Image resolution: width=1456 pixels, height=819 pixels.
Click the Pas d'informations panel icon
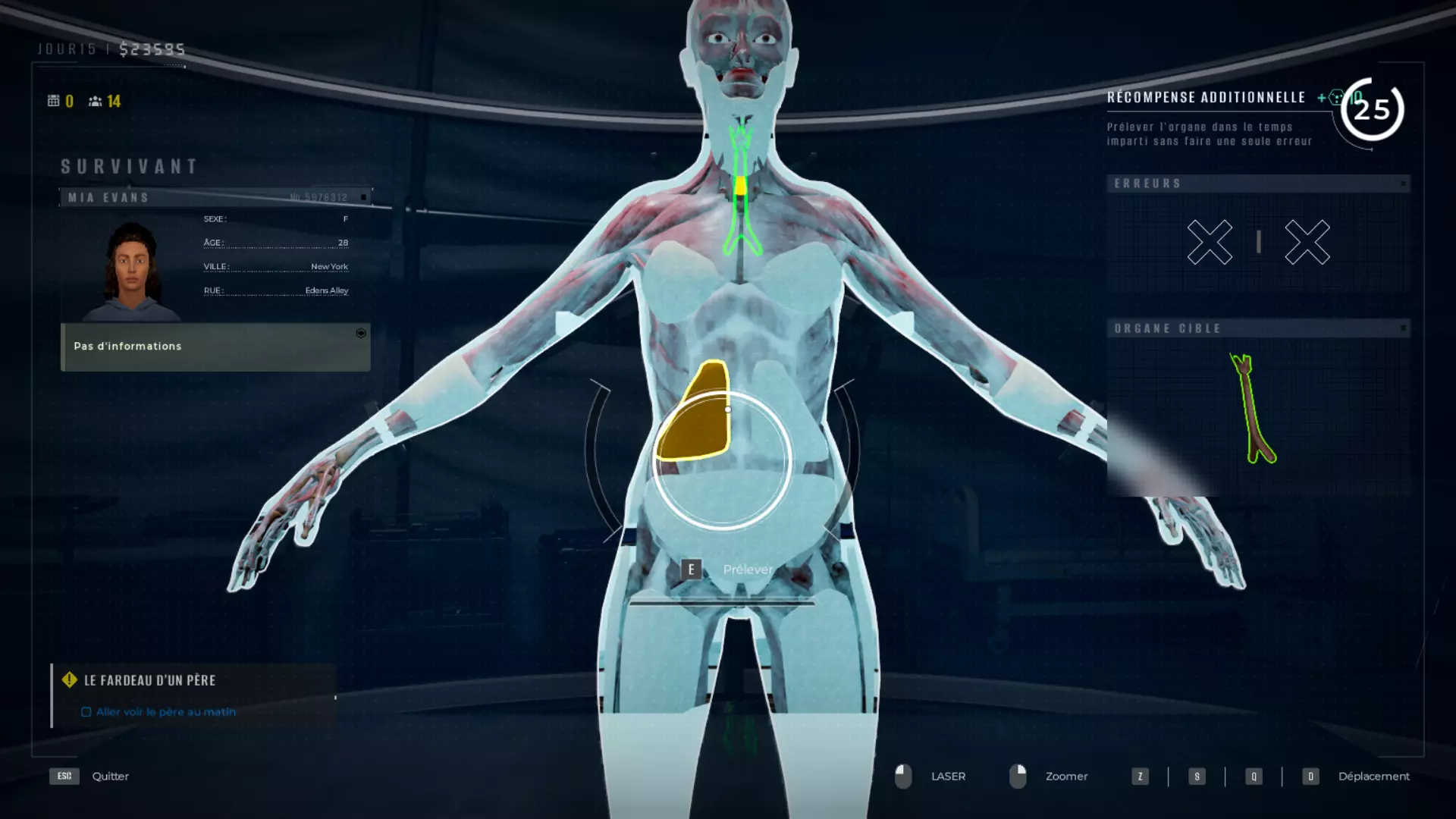[361, 334]
